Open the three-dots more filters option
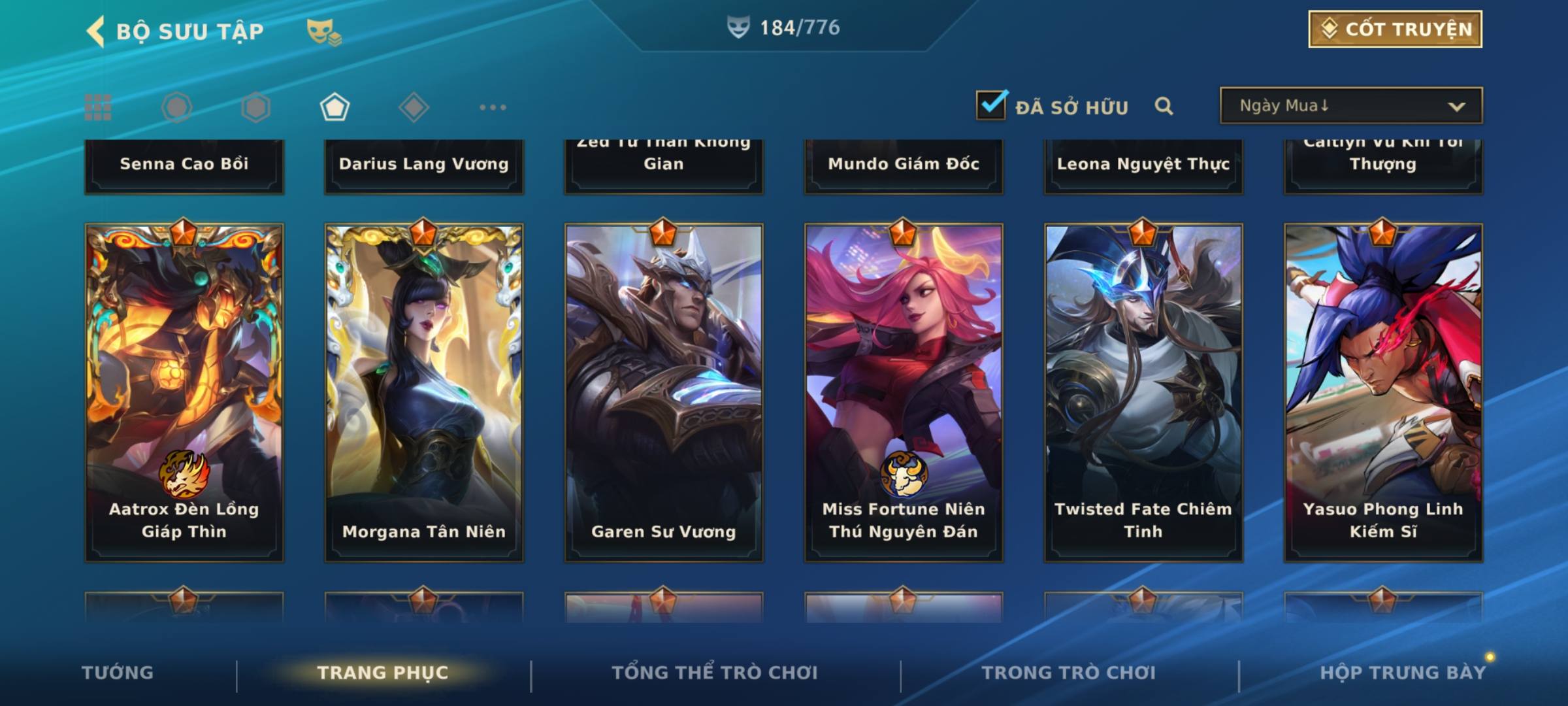The image size is (1568, 706). coord(493,107)
